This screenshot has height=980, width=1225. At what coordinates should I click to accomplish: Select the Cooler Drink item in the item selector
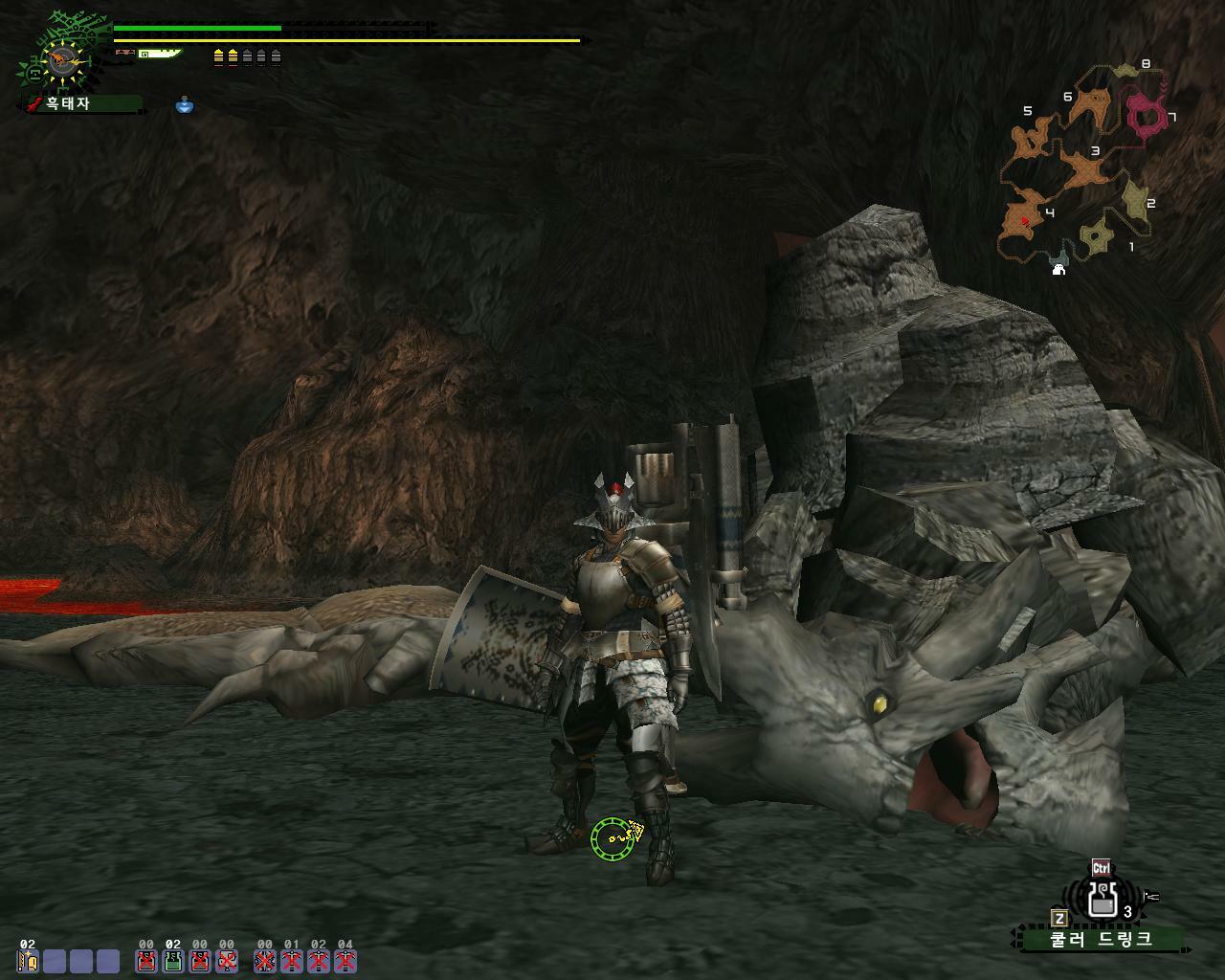[1102, 900]
